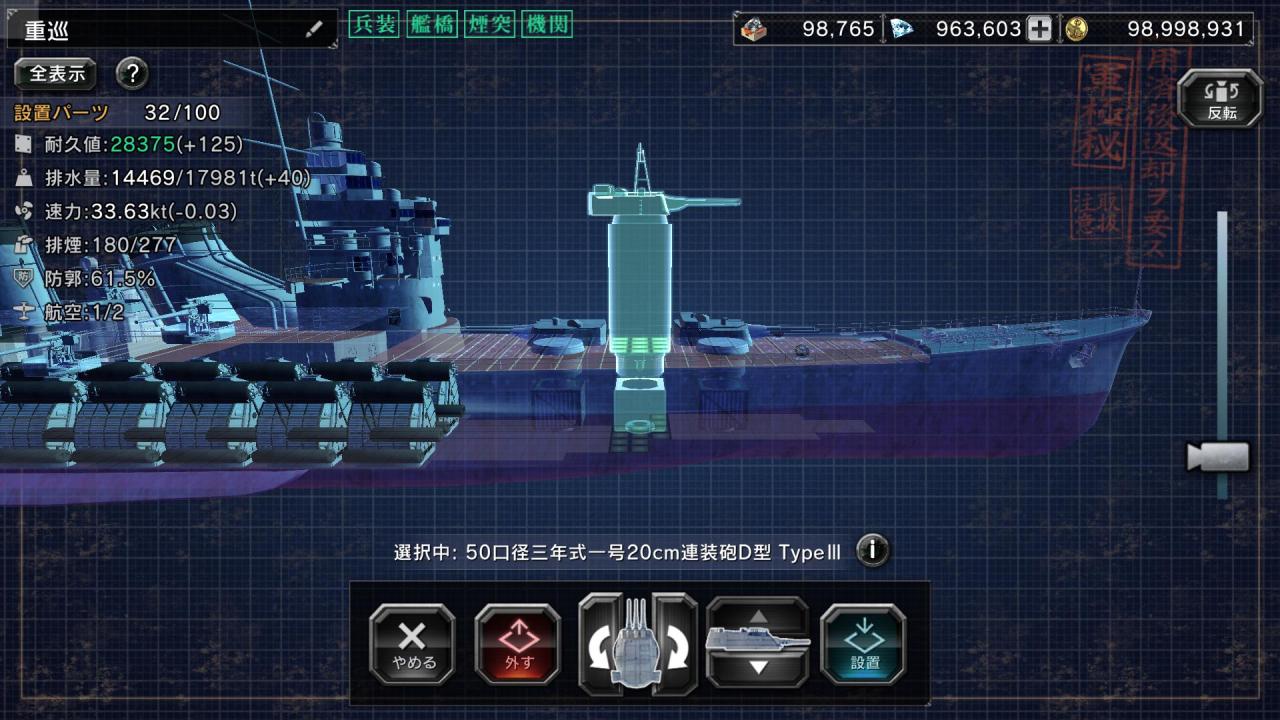The image size is (1280, 720).
Task: Edit the ship name using the pencil icon
Action: click(317, 28)
